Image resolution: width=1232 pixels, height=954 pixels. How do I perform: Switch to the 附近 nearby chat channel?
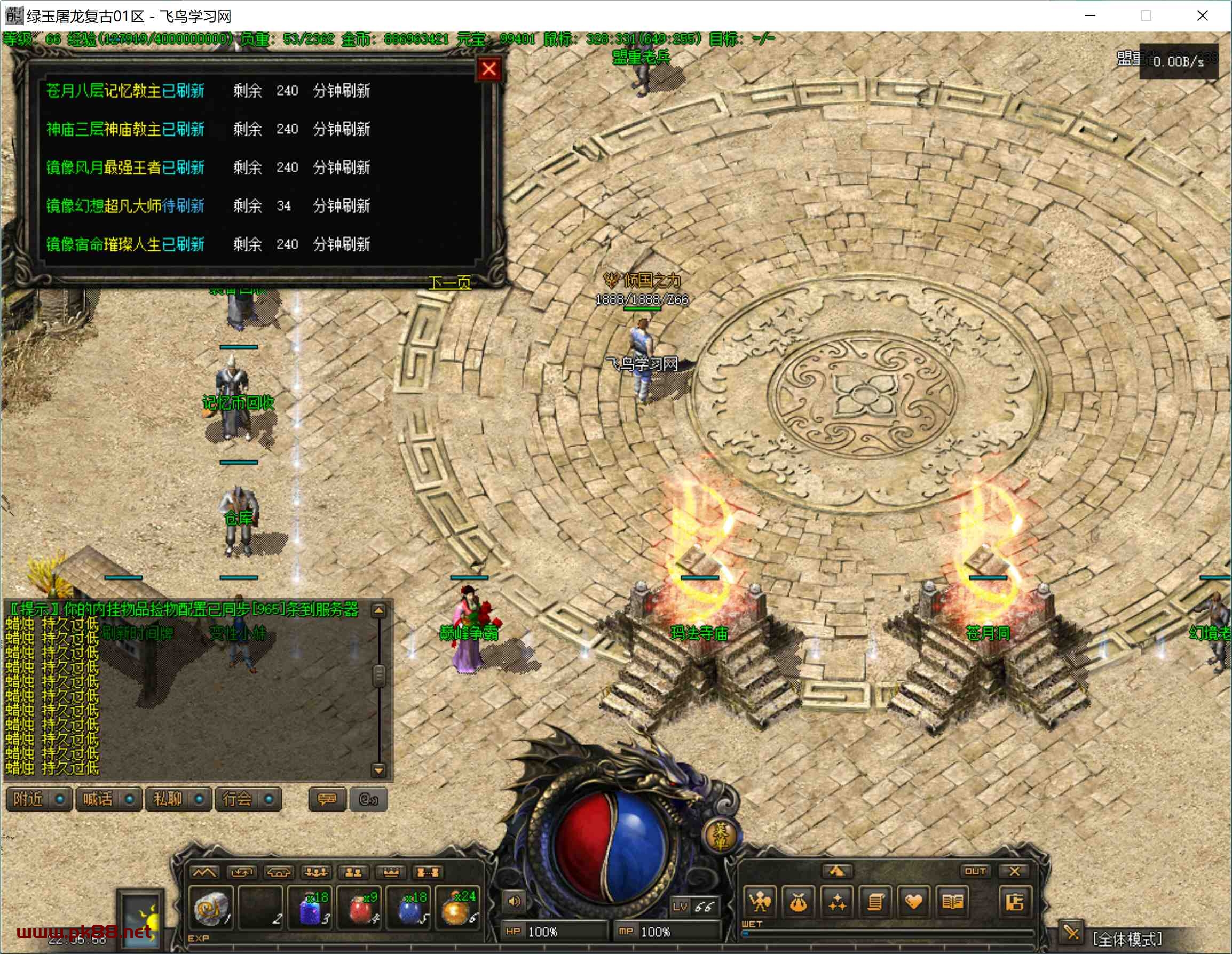pos(38,799)
